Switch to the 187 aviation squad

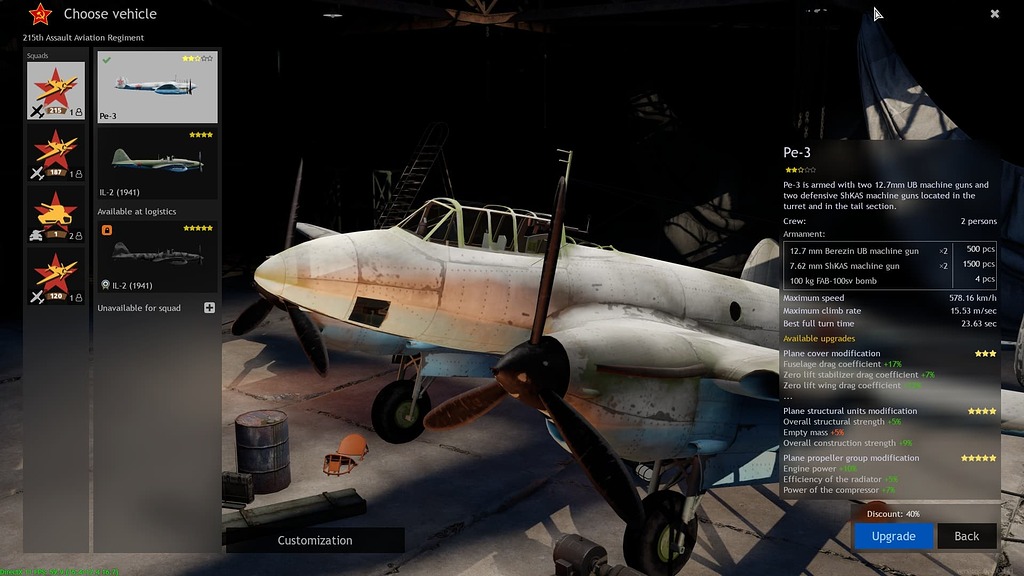56,153
